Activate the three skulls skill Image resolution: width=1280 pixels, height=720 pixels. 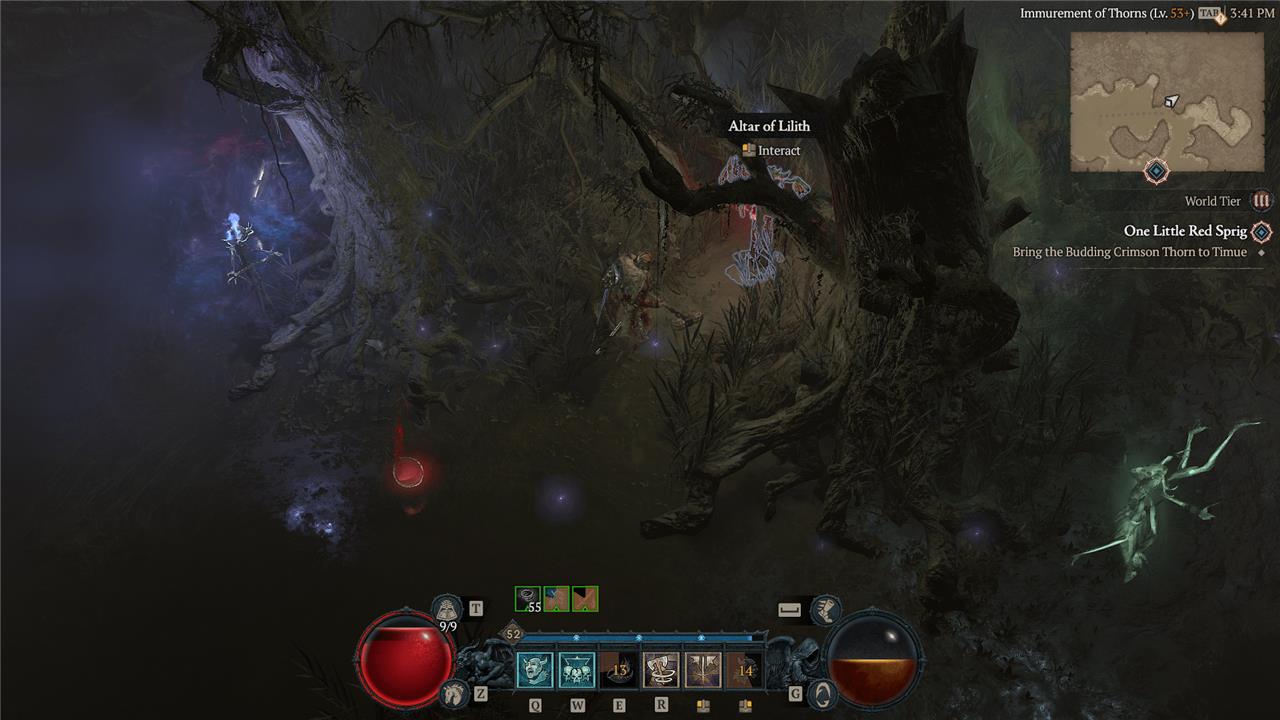577,670
